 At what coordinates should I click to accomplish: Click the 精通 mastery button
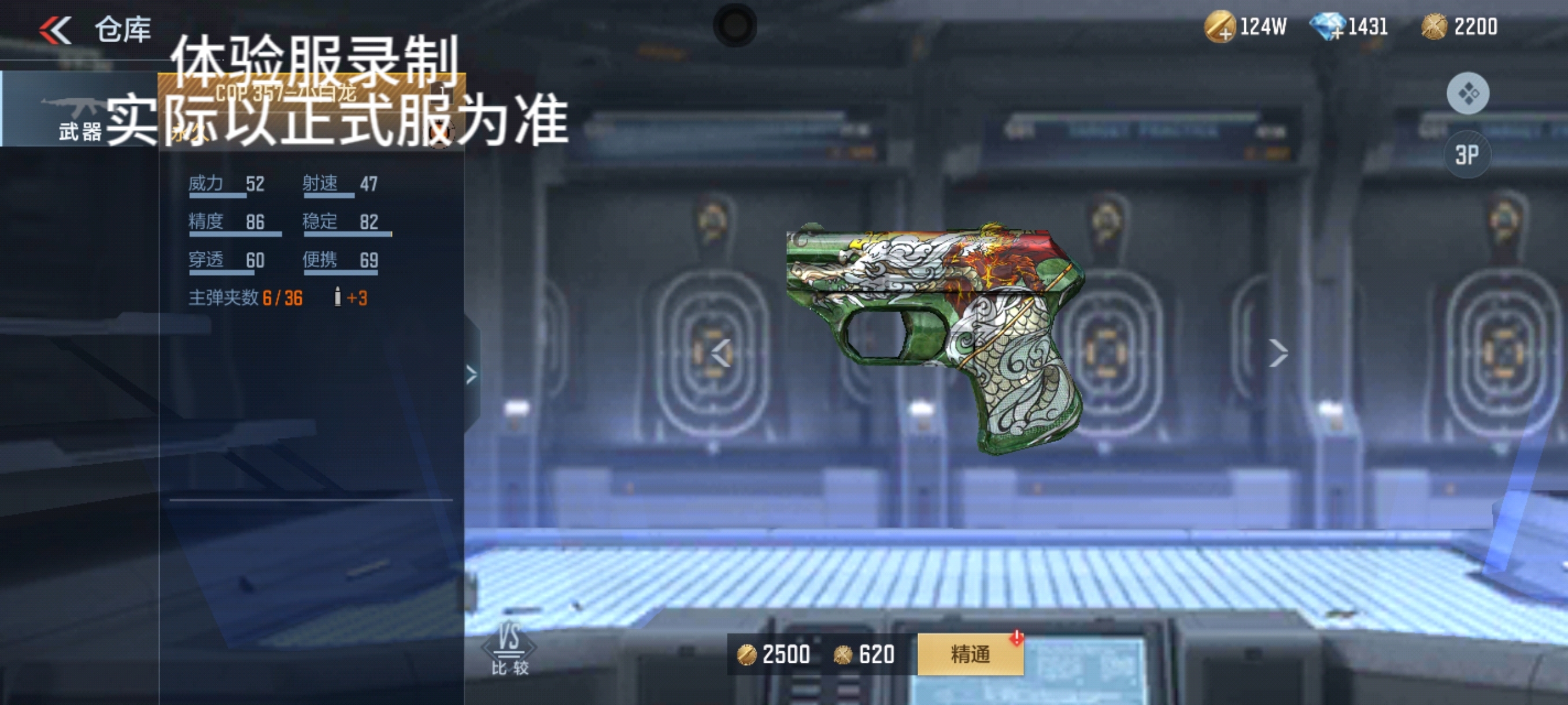point(970,655)
